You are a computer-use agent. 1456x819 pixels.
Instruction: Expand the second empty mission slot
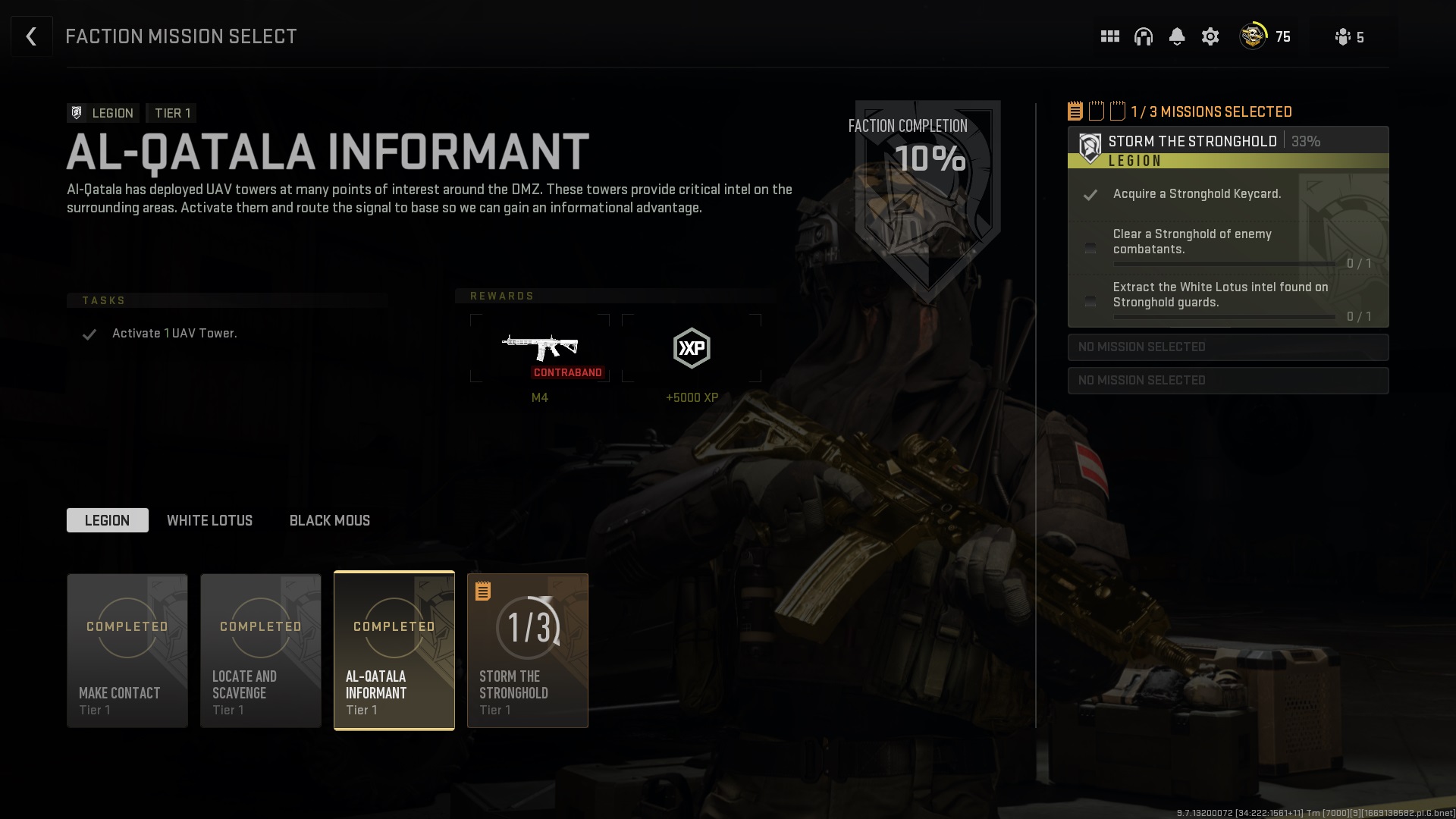(x=1228, y=380)
